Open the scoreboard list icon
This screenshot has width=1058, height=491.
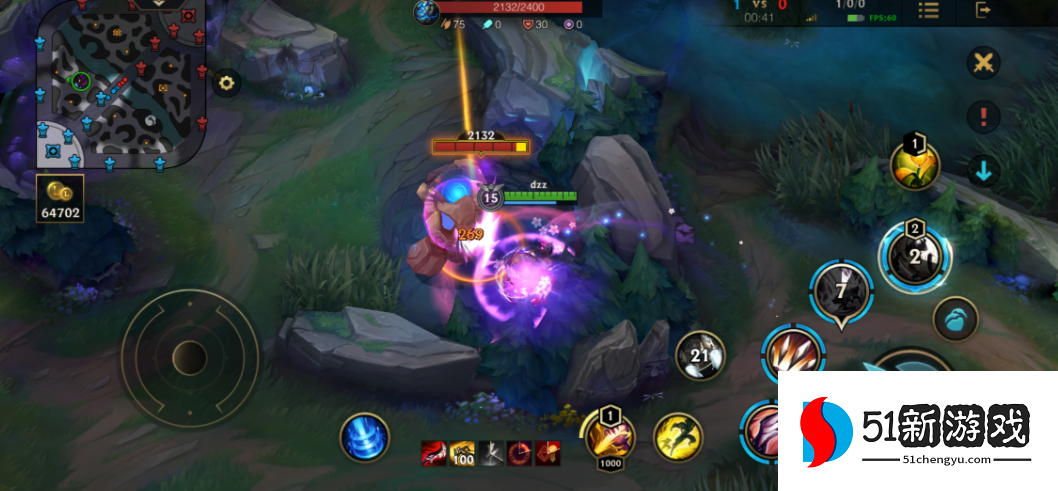(929, 11)
